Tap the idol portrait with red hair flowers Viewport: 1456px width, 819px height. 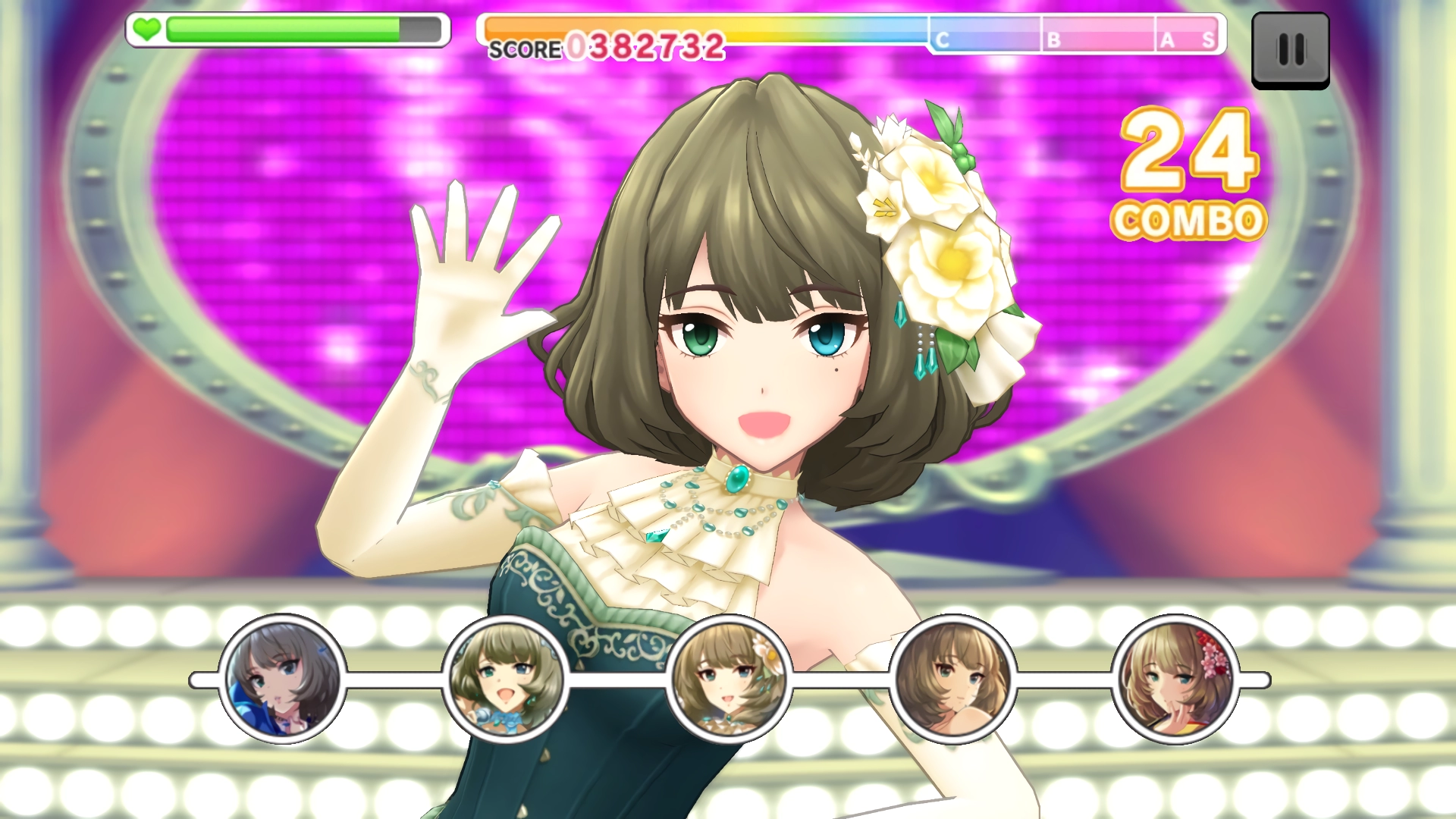[x=1175, y=679]
